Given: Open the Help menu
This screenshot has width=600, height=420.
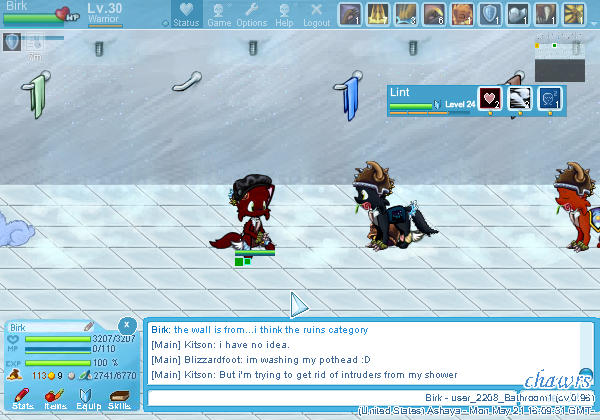Looking at the screenshot, I should [284, 15].
